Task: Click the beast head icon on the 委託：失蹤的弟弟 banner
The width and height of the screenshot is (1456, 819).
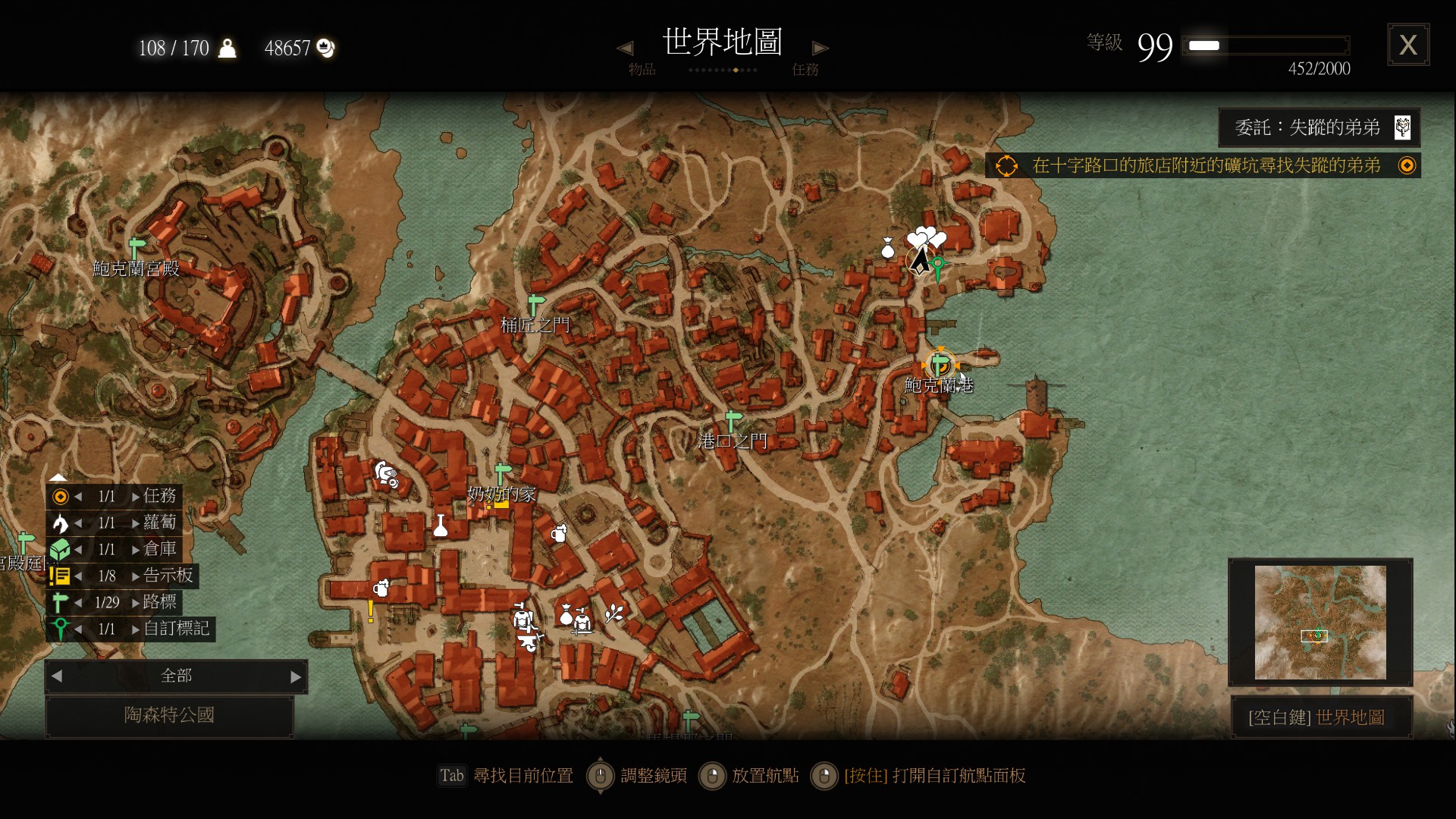Action: 1405,127
